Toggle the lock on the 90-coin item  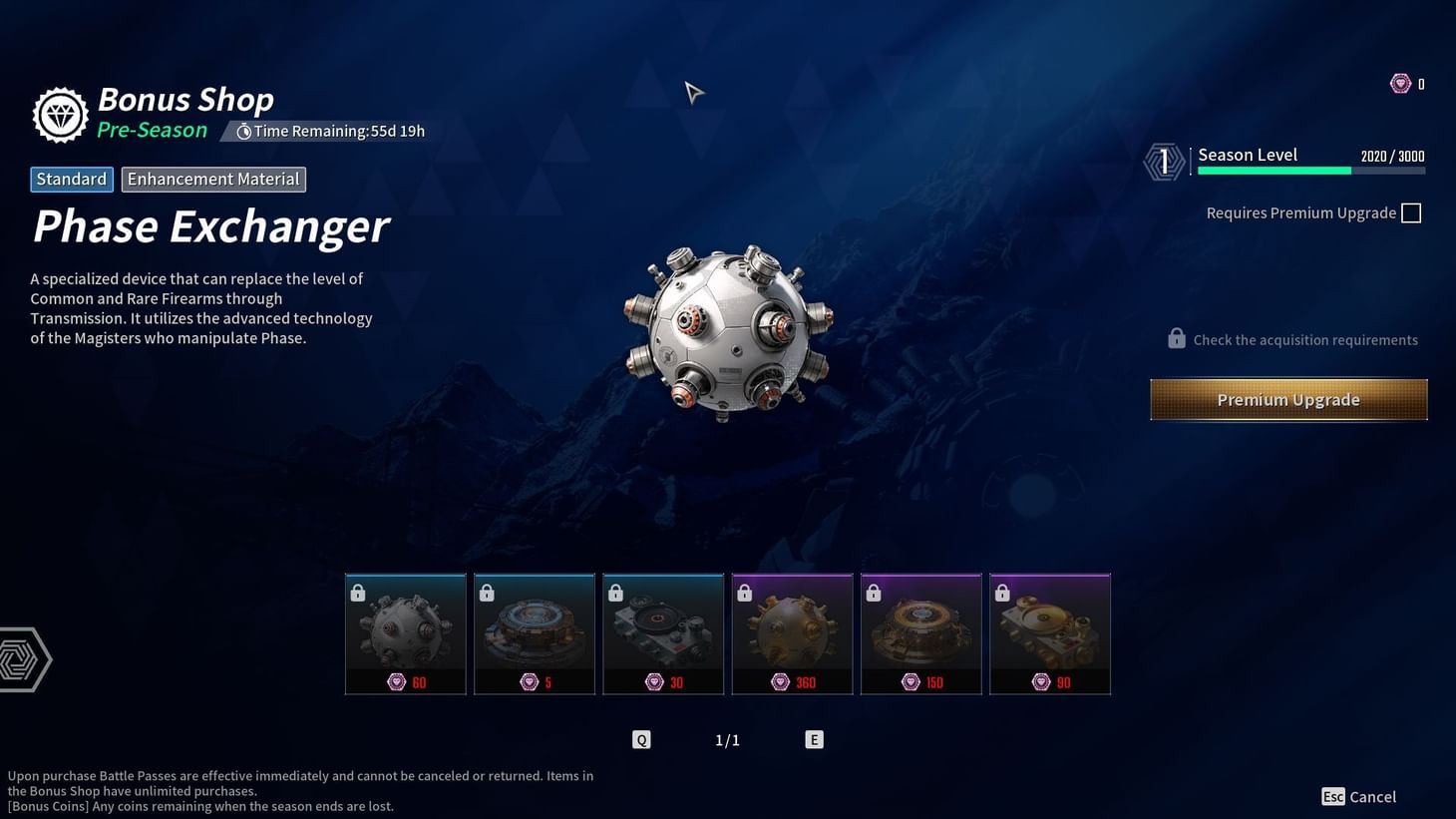1001,593
